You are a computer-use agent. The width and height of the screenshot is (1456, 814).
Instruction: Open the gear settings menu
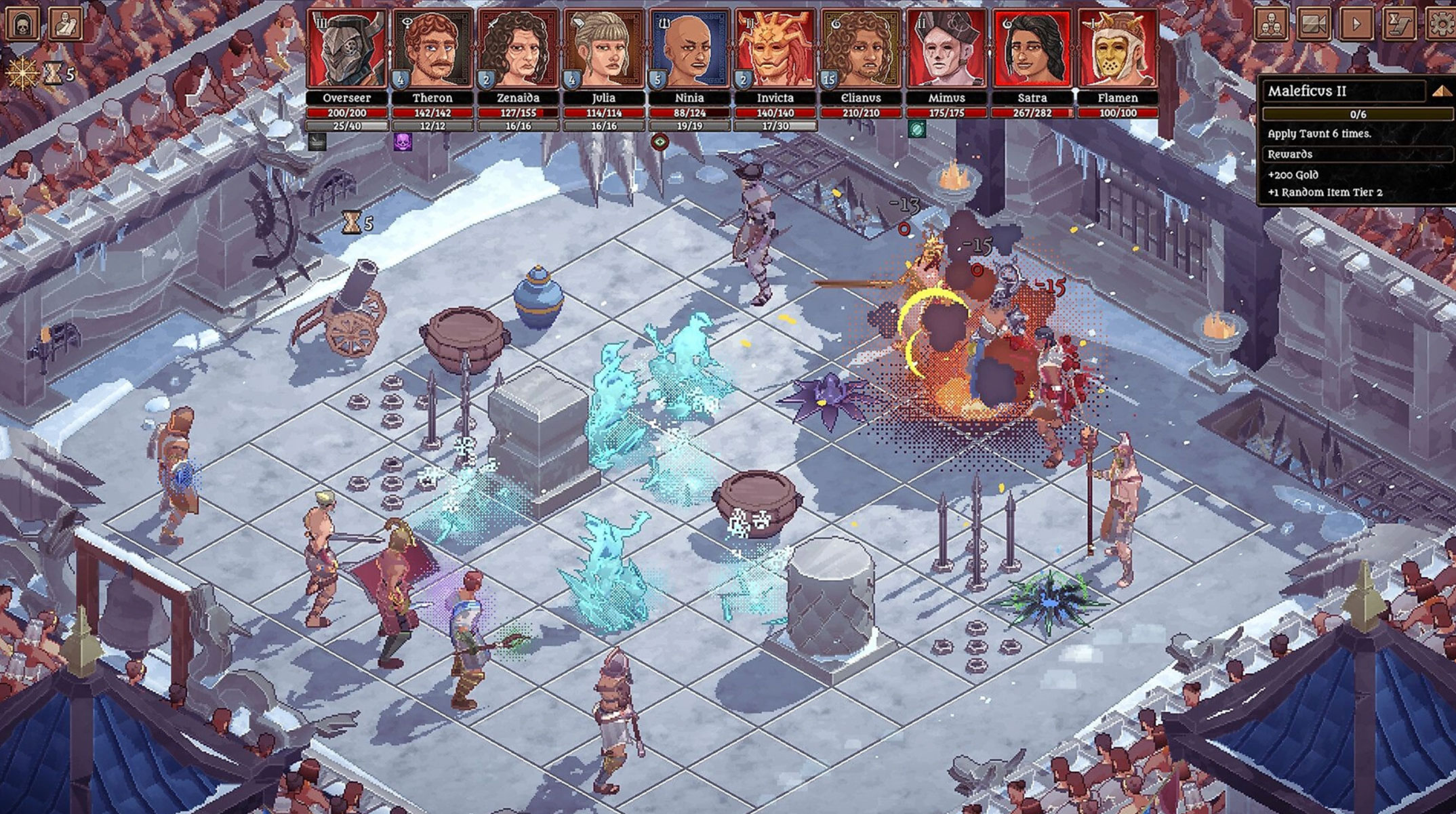(x=1442, y=24)
